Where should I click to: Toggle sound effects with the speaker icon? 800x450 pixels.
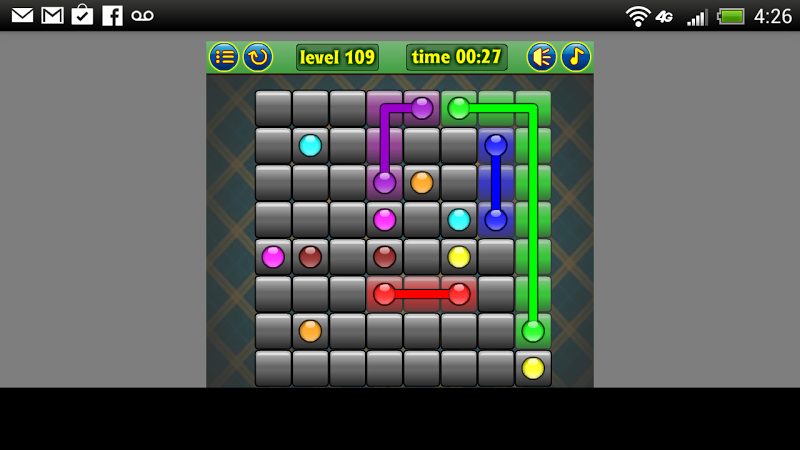tap(542, 57)
